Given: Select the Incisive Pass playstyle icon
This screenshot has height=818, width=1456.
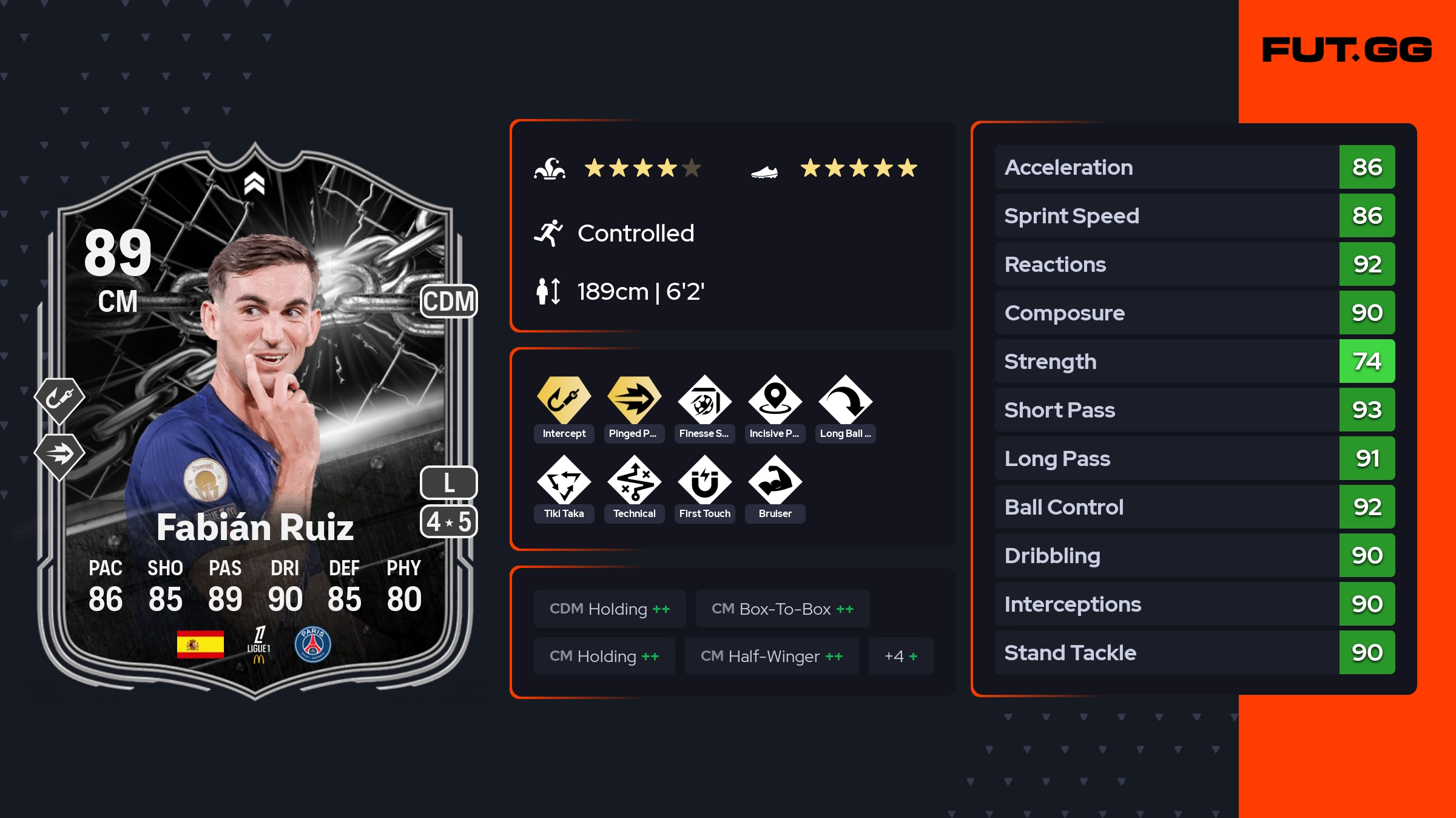Looking at the screenshot, I should [775, 401].
